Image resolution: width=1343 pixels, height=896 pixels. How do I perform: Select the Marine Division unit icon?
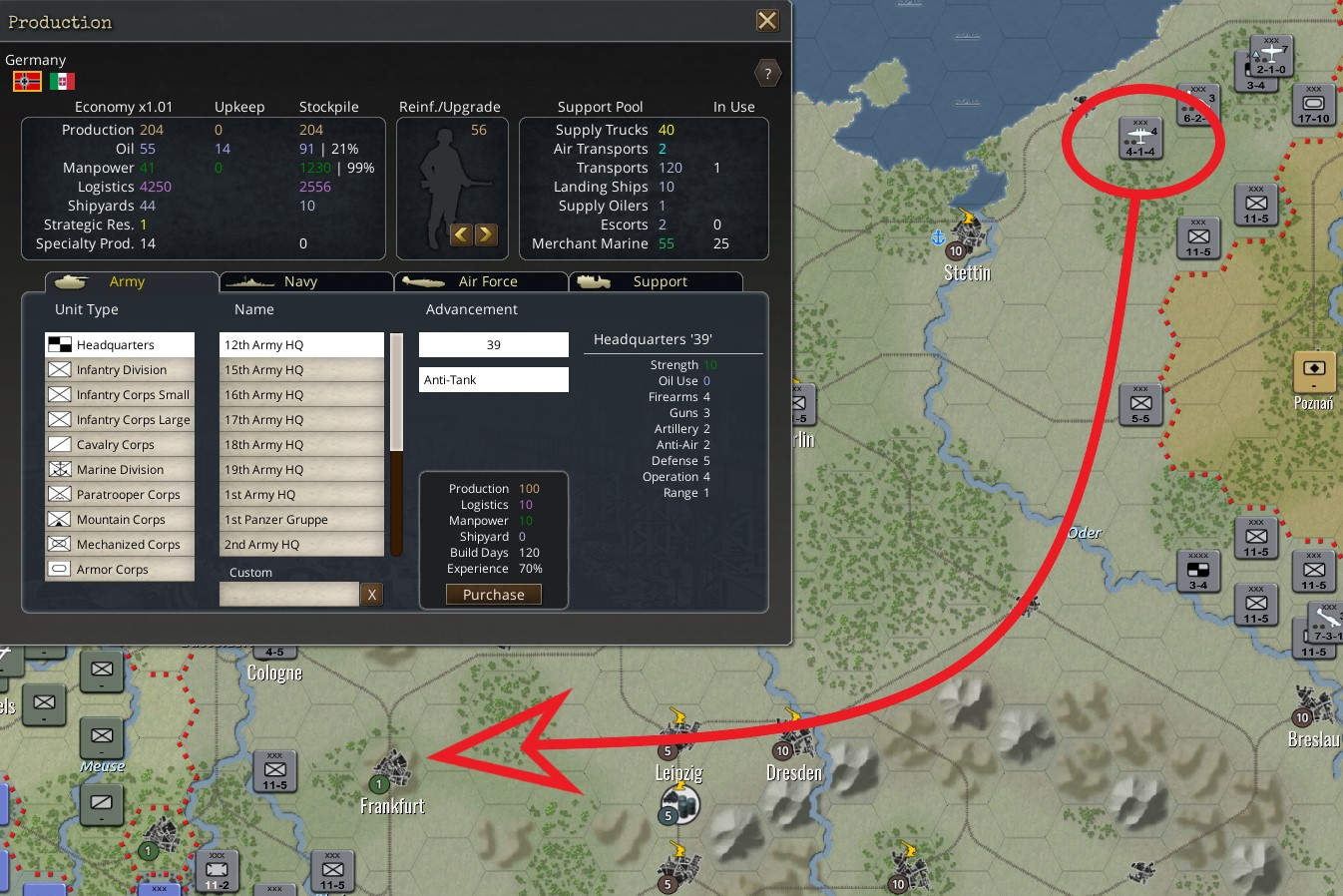point(61,469)
